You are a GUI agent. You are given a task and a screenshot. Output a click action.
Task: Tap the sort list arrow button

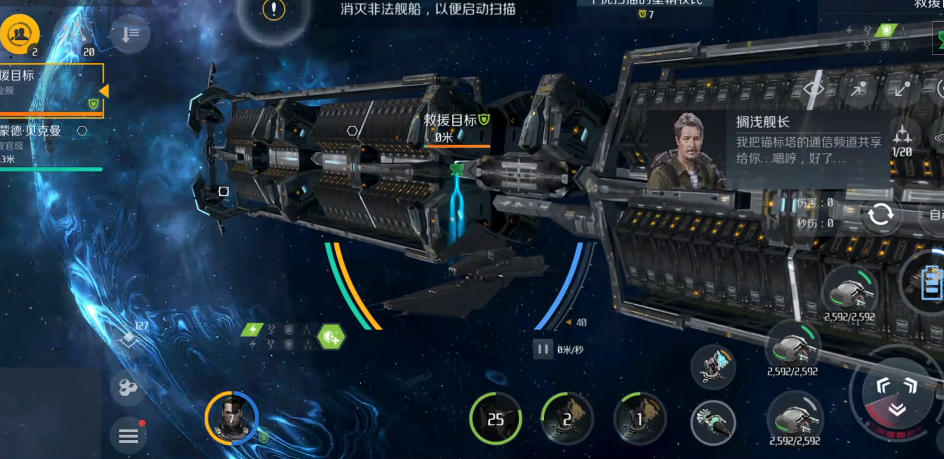(129, 35)
